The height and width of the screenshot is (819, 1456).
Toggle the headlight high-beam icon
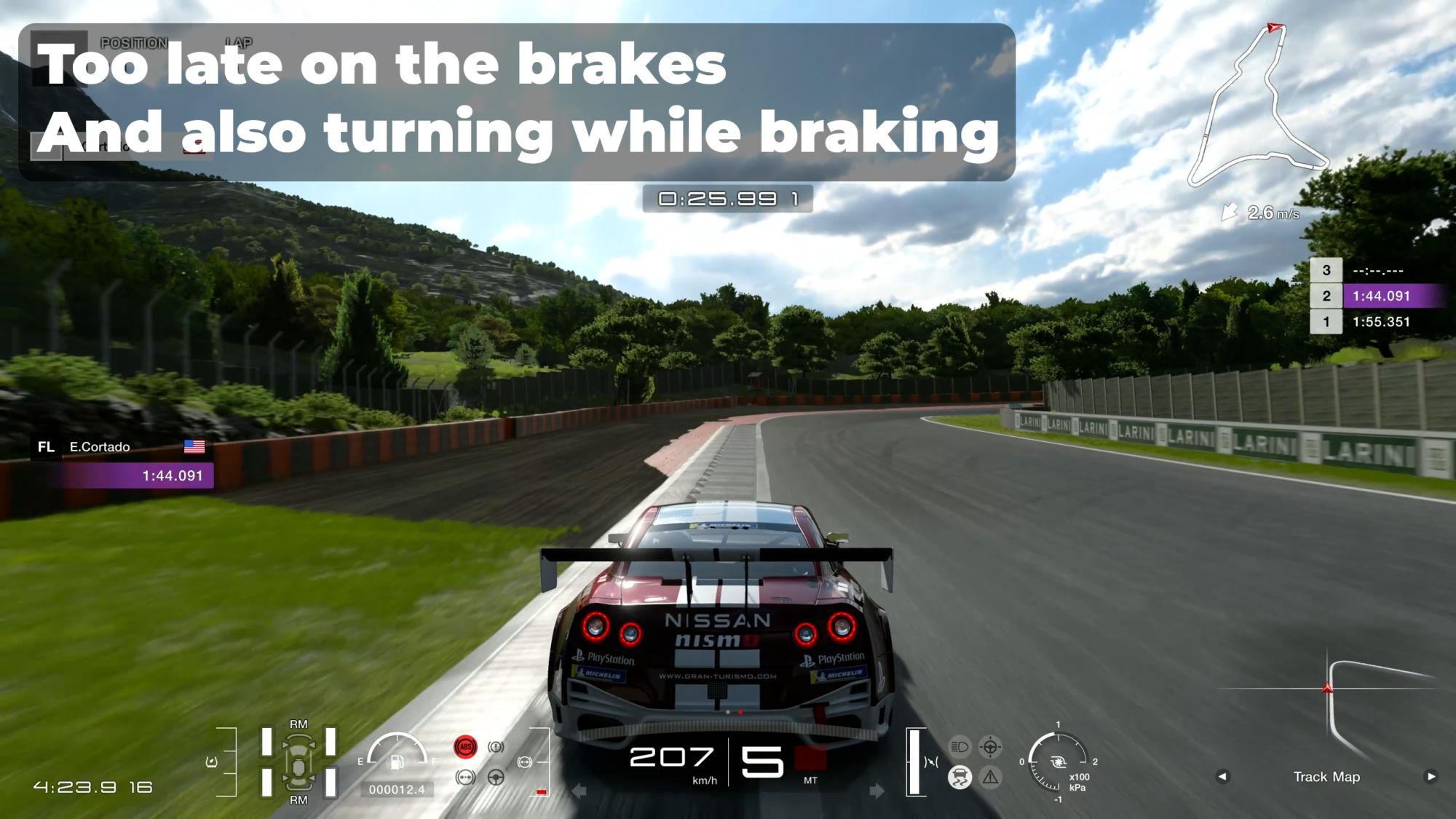click(x=960, y=746)
